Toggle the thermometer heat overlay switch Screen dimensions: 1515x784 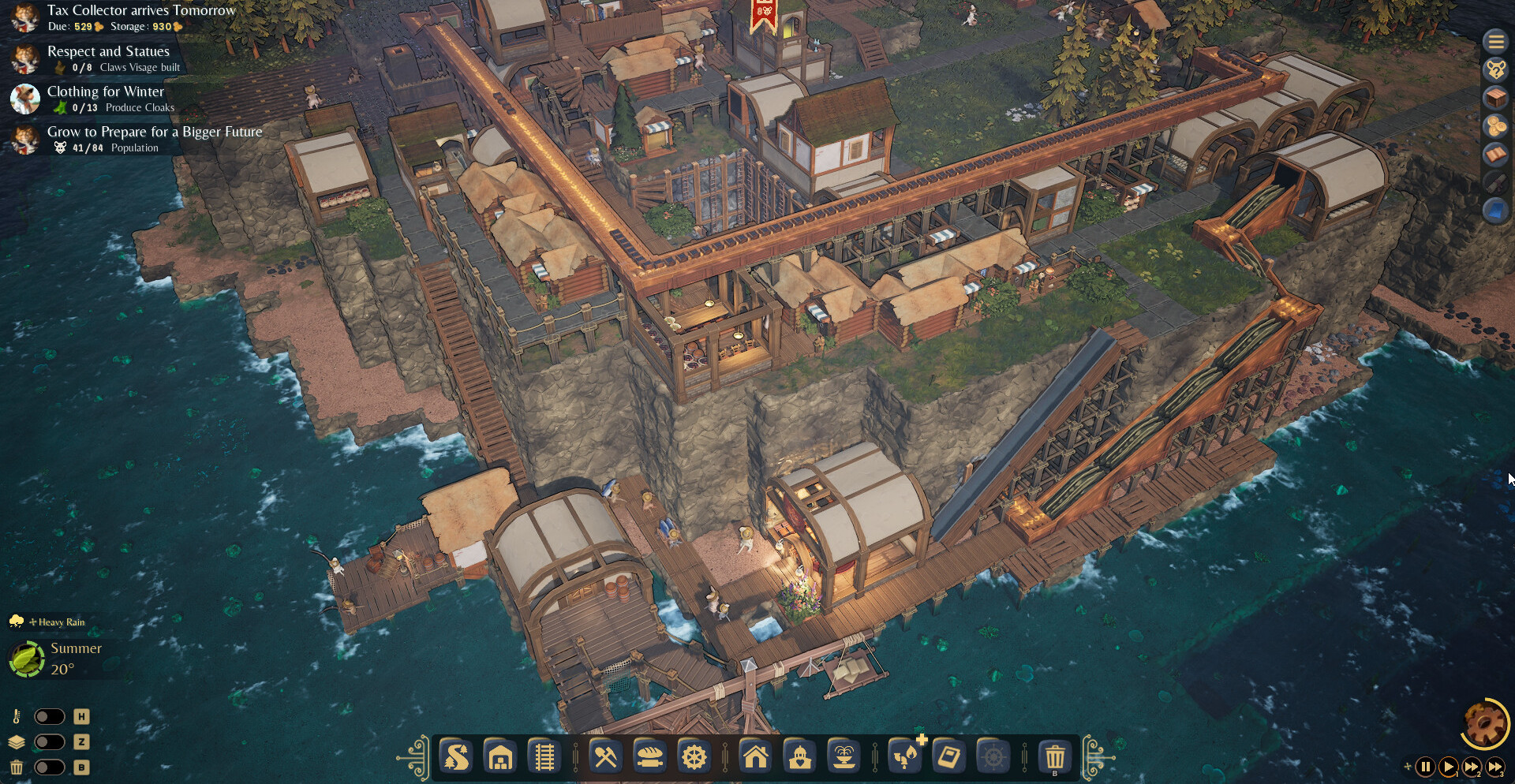point(49,716)
